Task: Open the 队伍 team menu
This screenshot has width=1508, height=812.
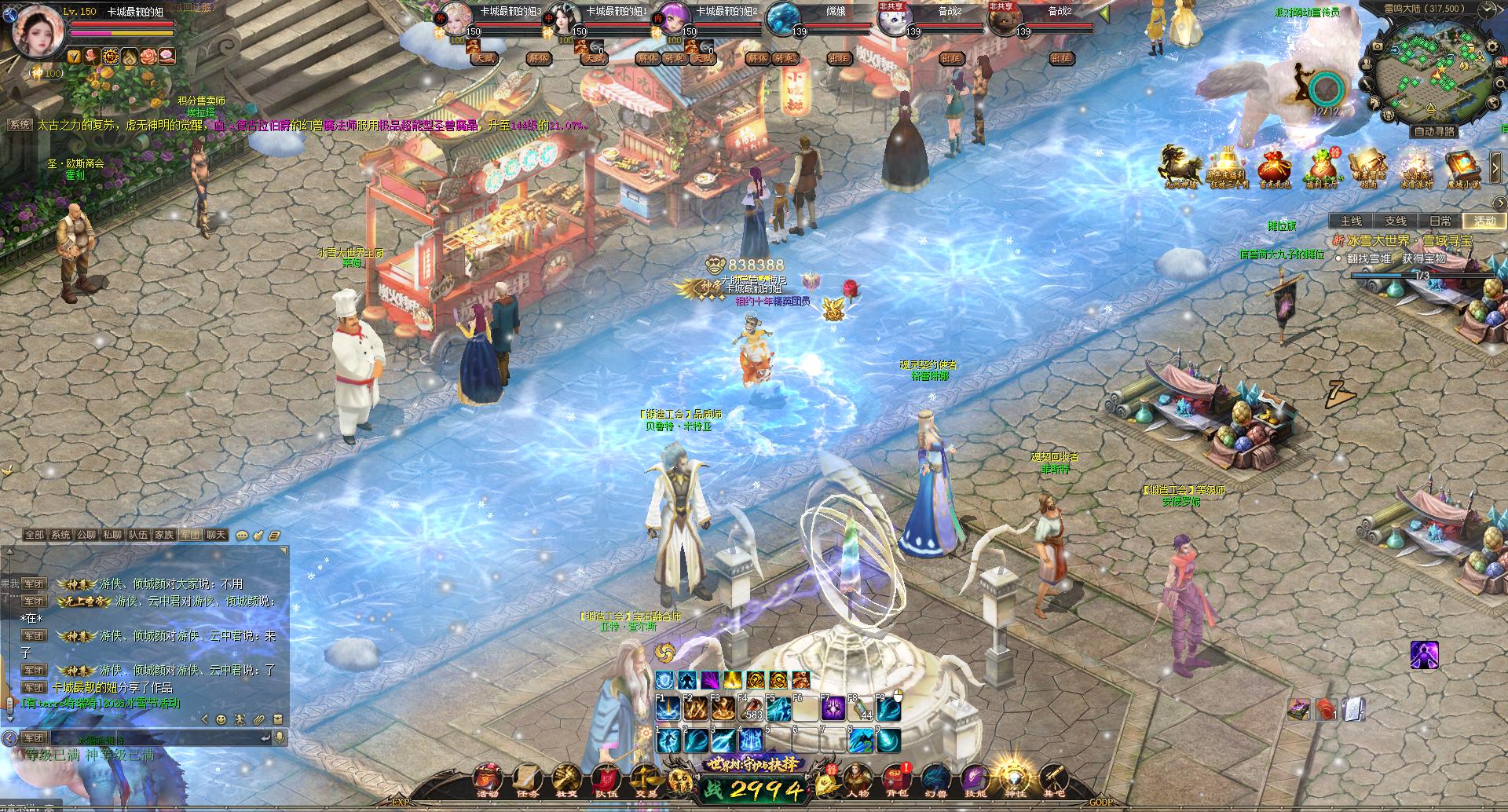Action: pyautogui.click(x=606, y=779)
